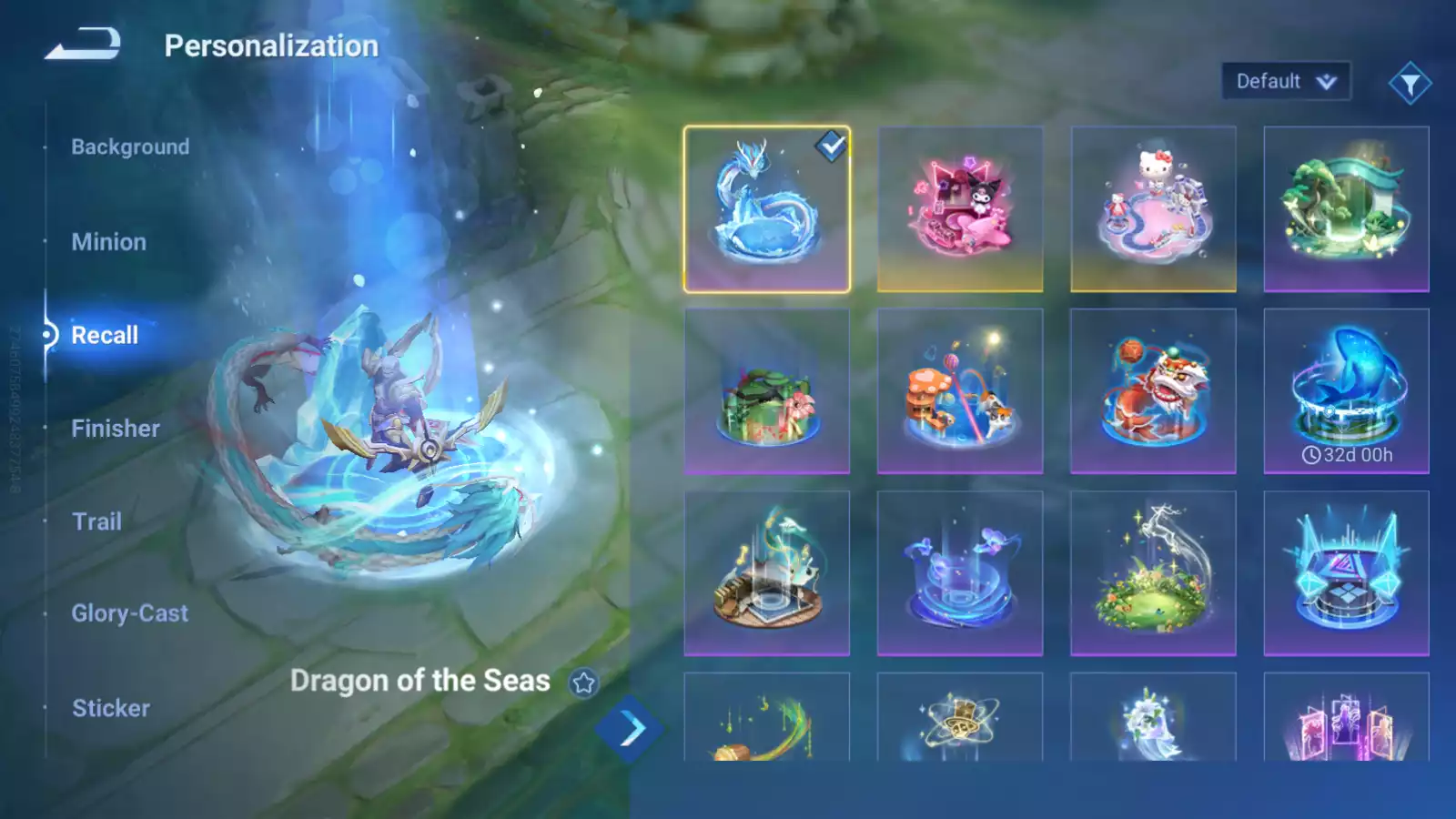Choose the whale recall with 32d timer
Viewport: 1456px width, 819px height.
(1346, 391)
